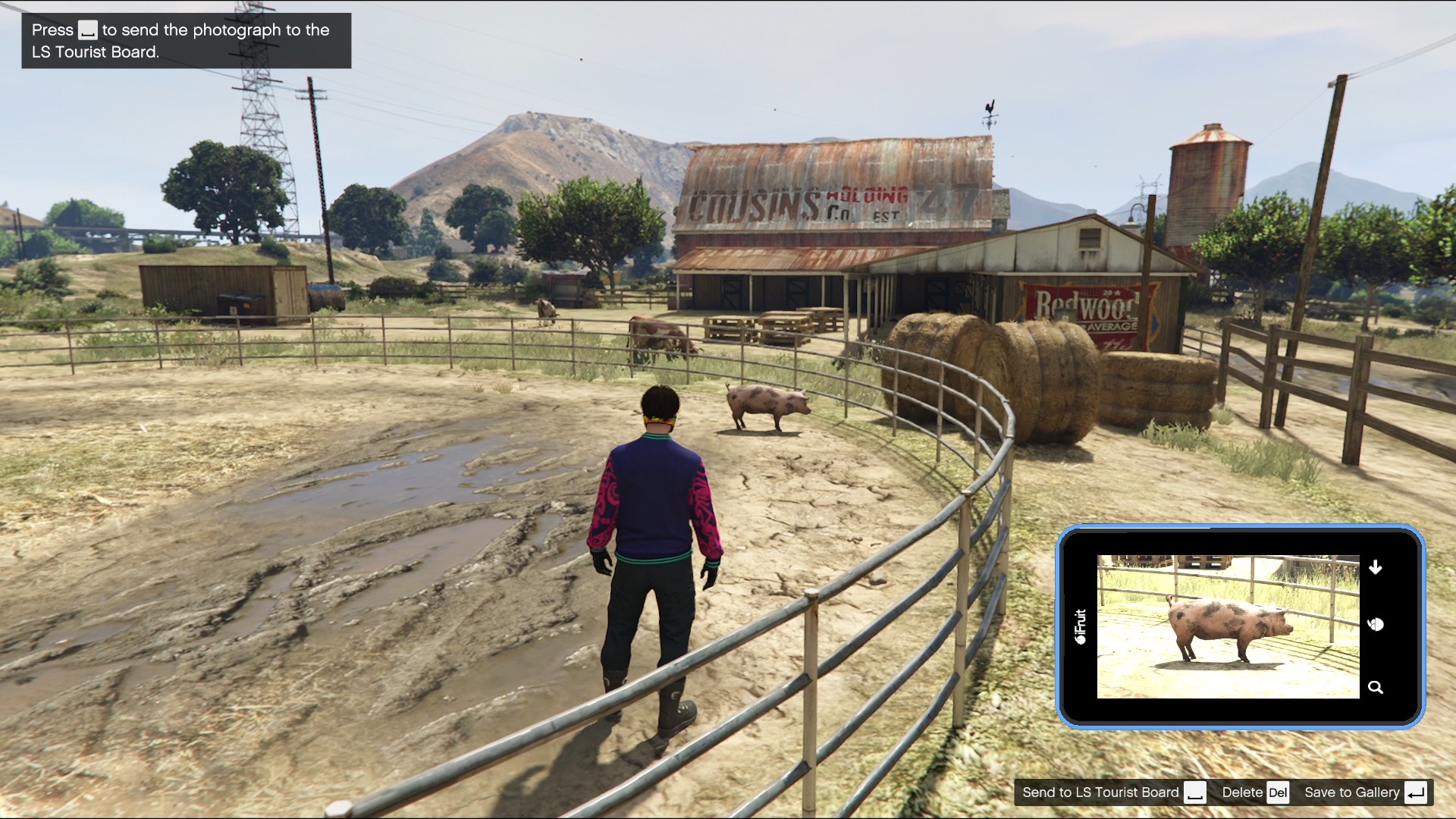Expand the LS Tourist Board notification banner
The width and height of the screenshot is (1456, 819).
tap(186, 40)
